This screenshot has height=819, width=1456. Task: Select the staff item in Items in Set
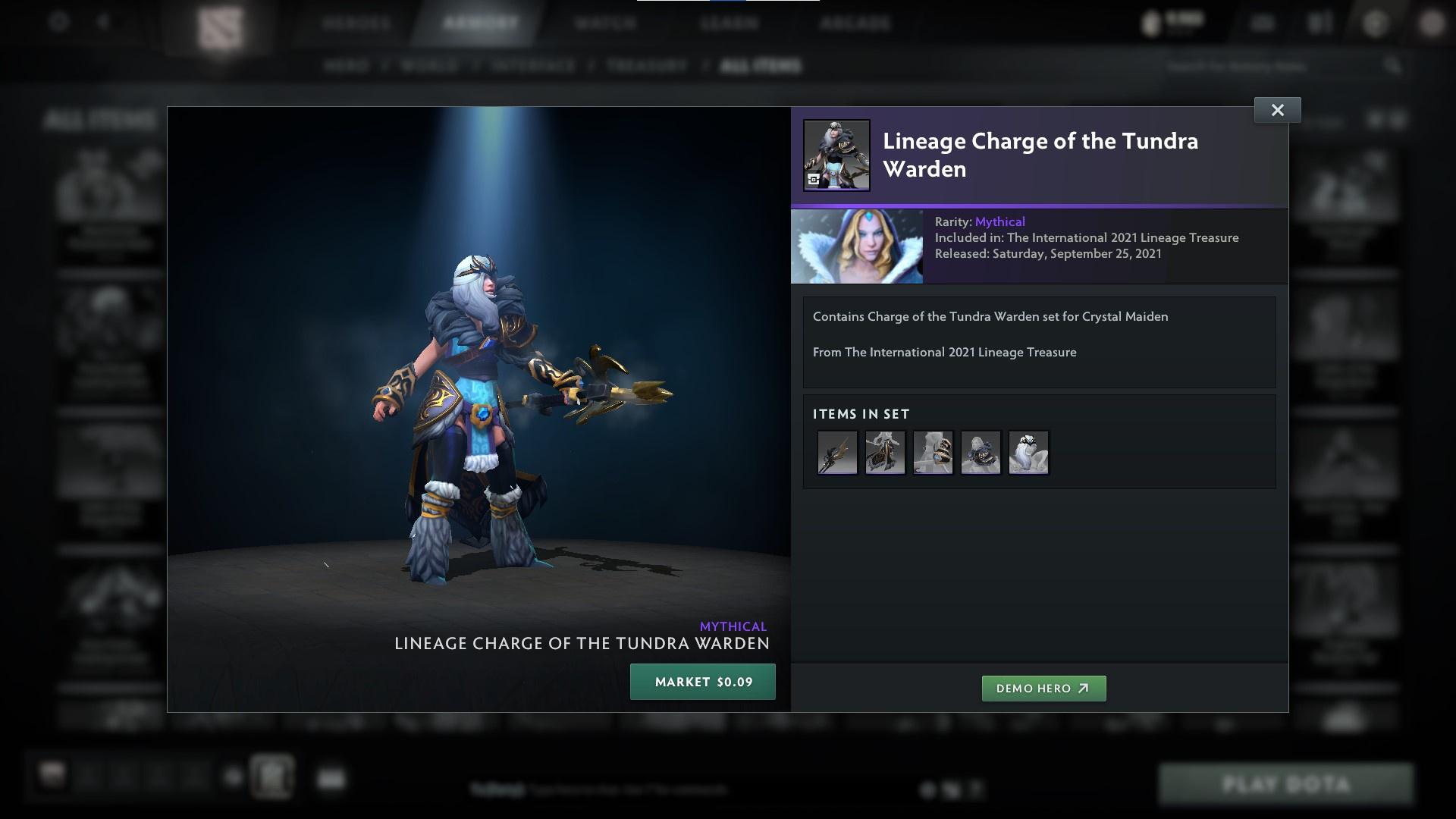point(836,452)
